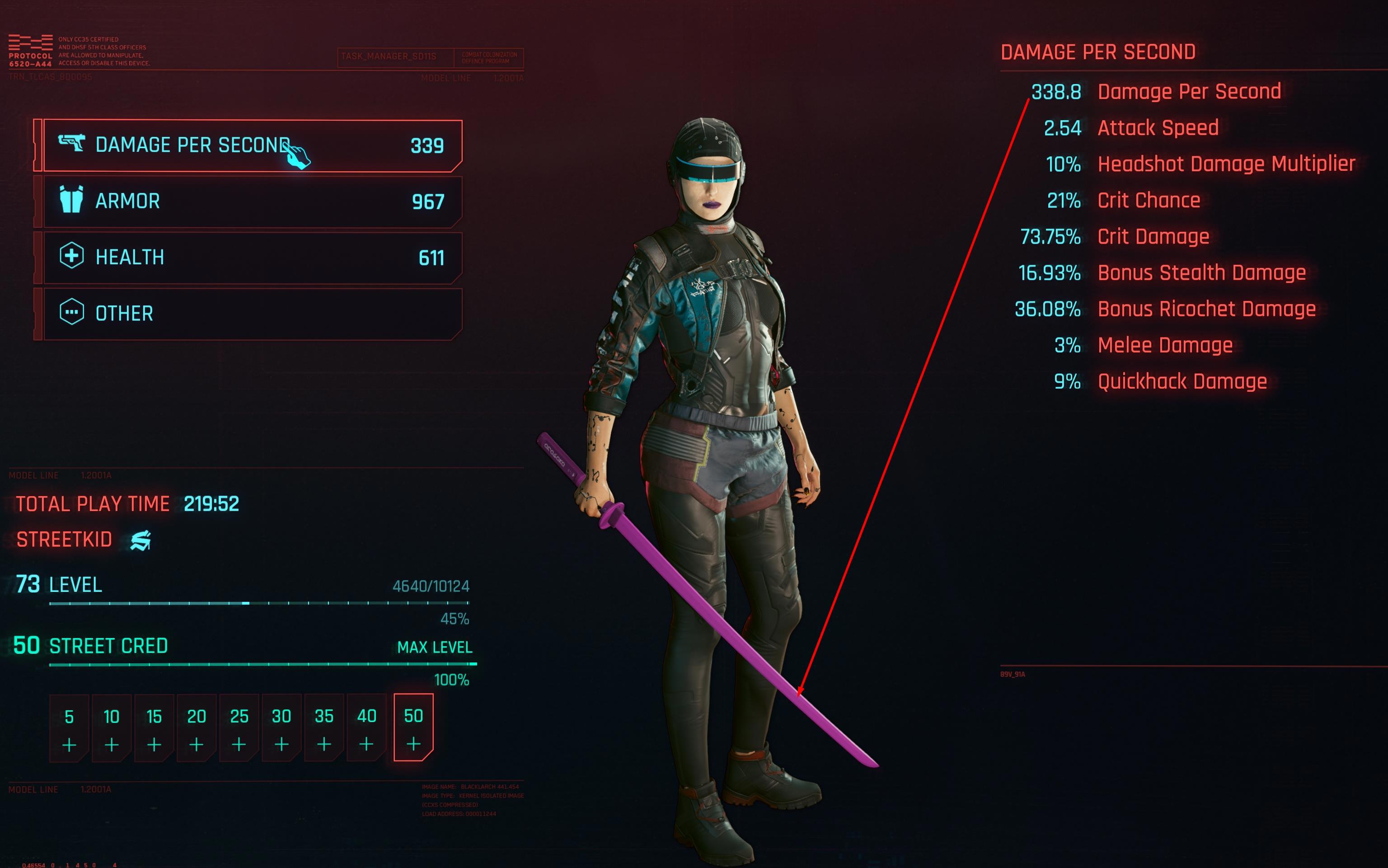Image resolution: width=1388 pixels, height=868 pixels.
Task: Select the Street Cred level 5 tile
Action: click(x=69, y=728)
